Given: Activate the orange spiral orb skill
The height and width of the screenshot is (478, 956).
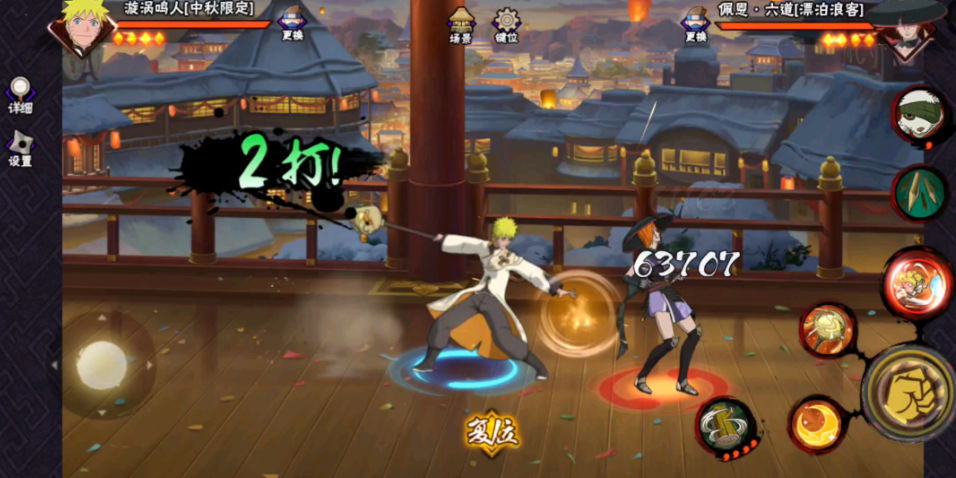Looking at the screenshot, I should [818, 425].
